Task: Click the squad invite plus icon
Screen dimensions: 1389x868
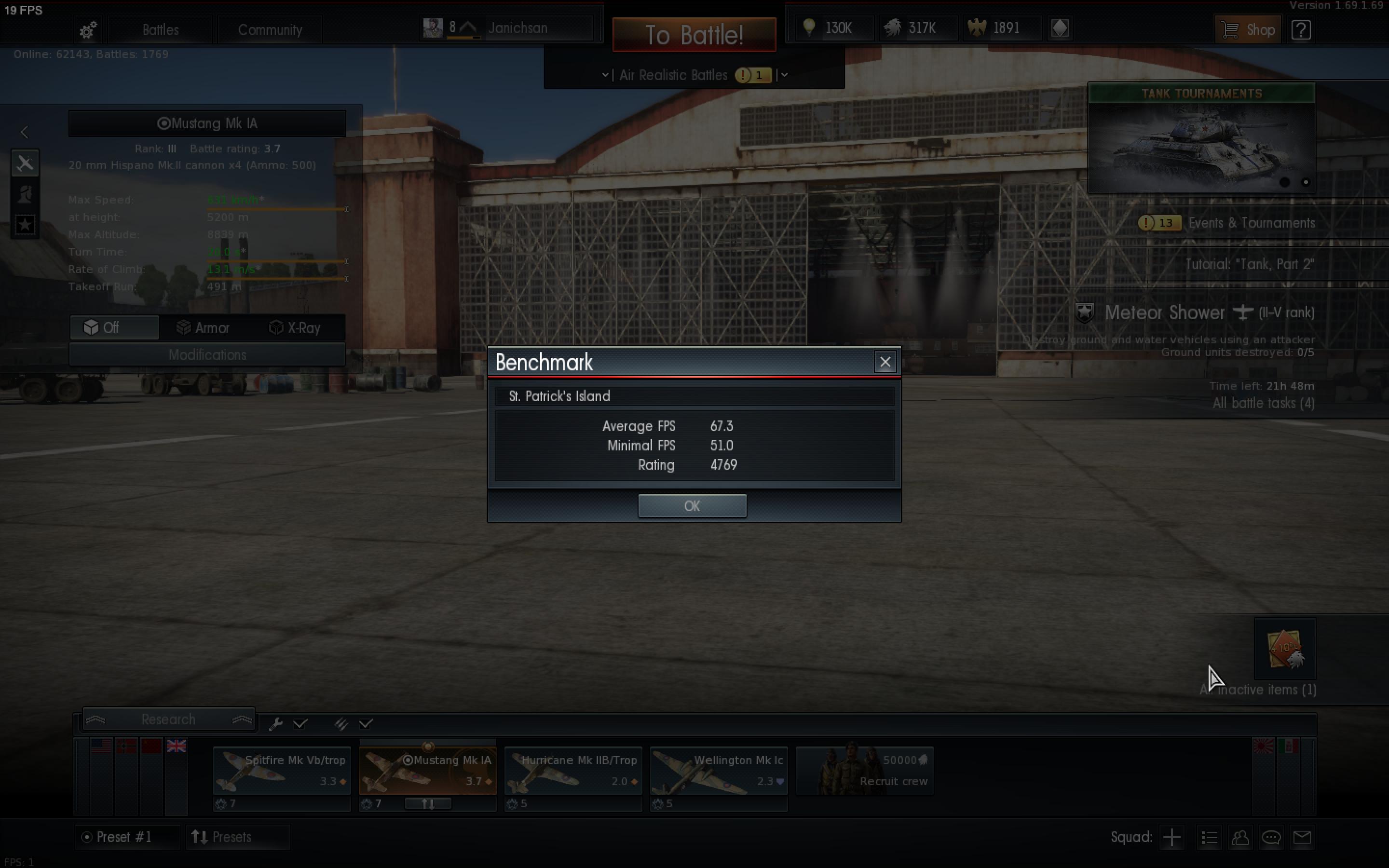Action: coord(1171,837)
